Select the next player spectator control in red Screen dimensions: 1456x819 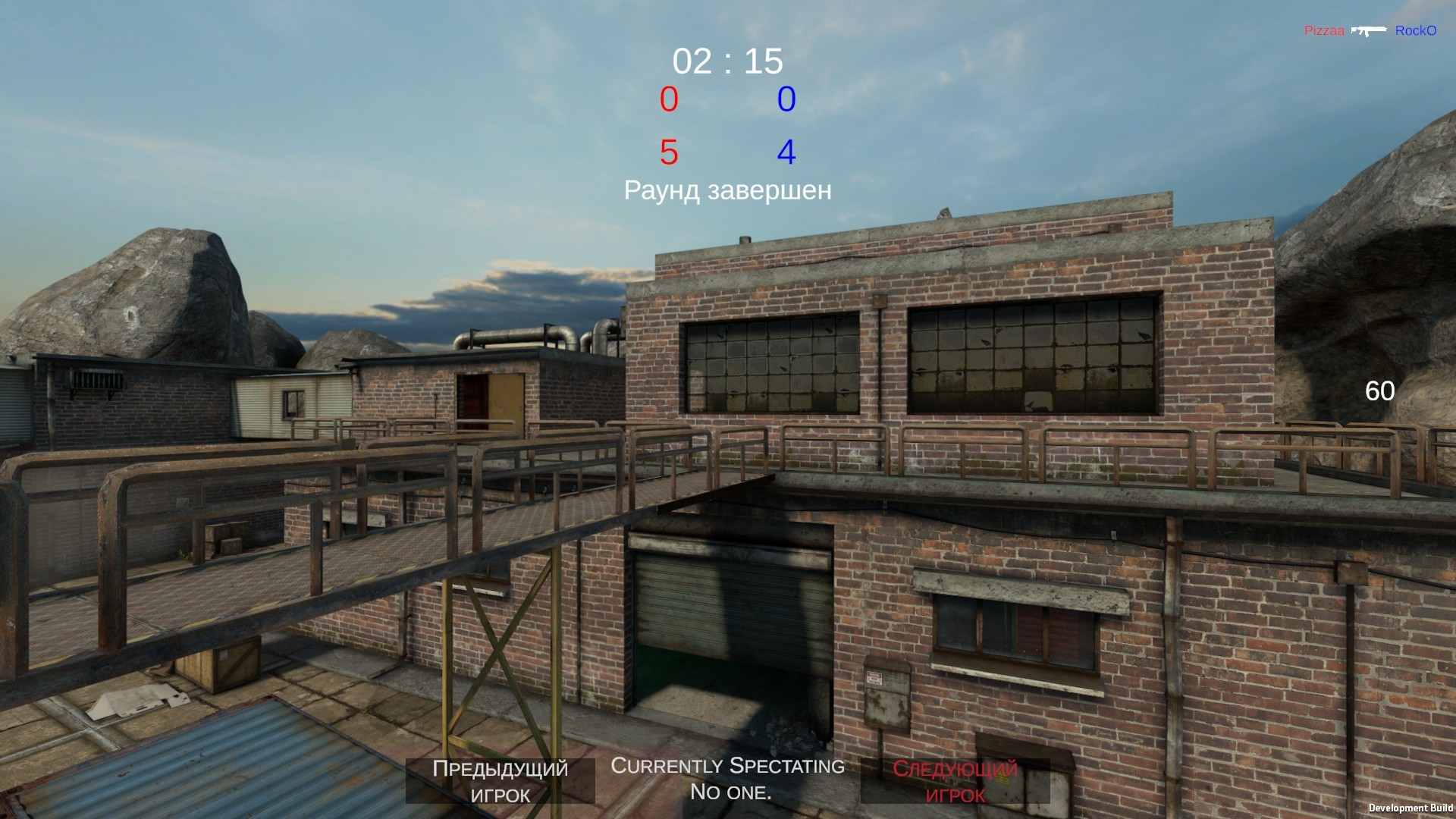(956, 781)
